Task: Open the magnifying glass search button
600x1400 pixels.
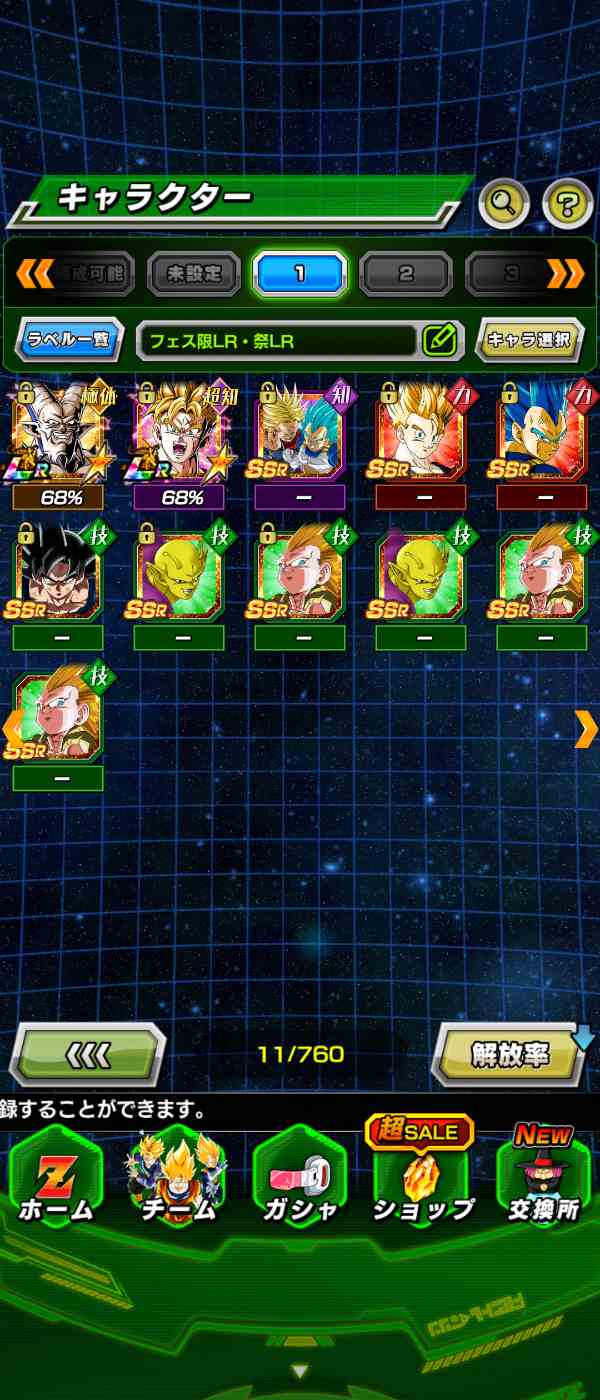Action: pos(504,204)
